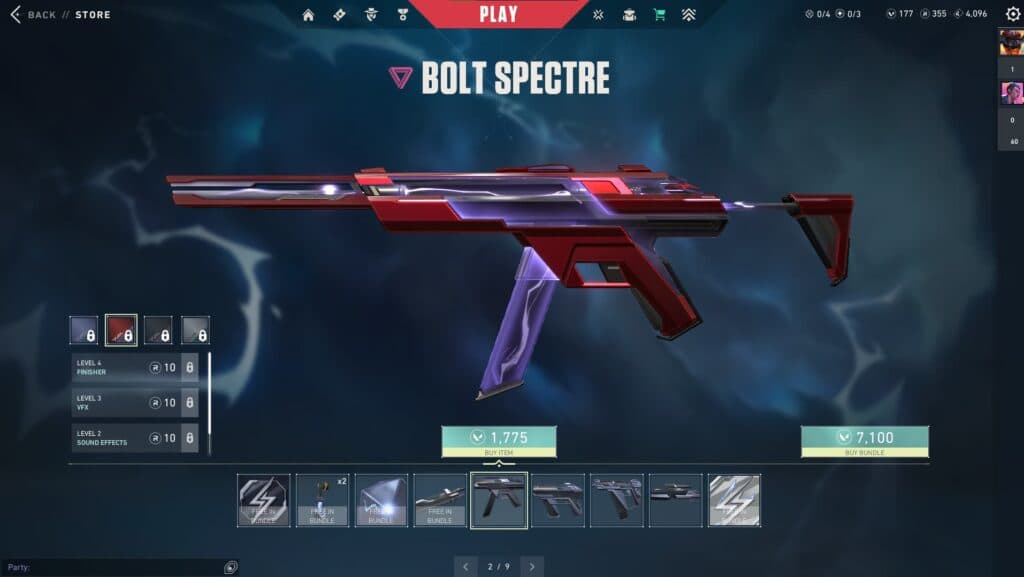Select the highlighted Spectre thumbnail in bundle row
Screen dimensions: 1024x577
tap(499, 500)
